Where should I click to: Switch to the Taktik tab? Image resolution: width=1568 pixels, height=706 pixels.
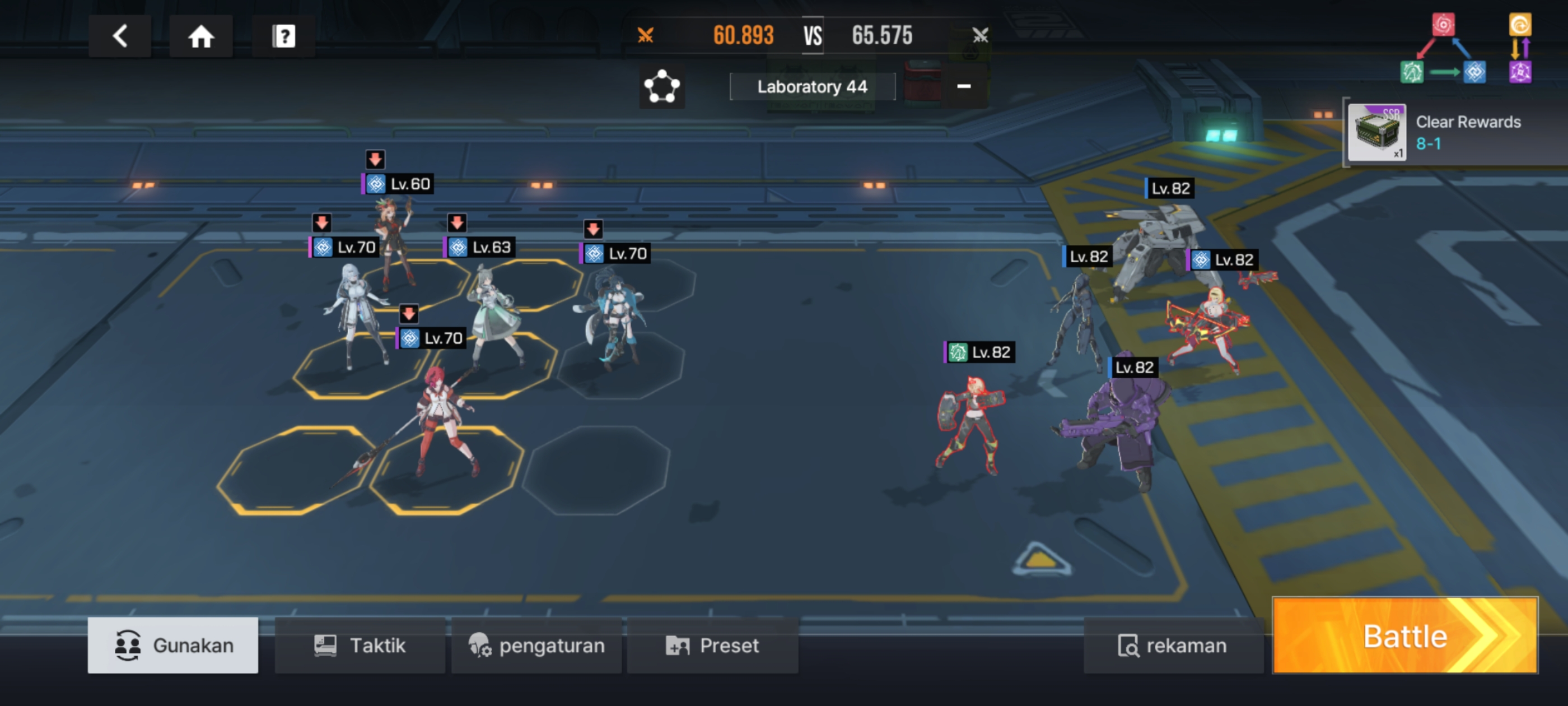360,645
